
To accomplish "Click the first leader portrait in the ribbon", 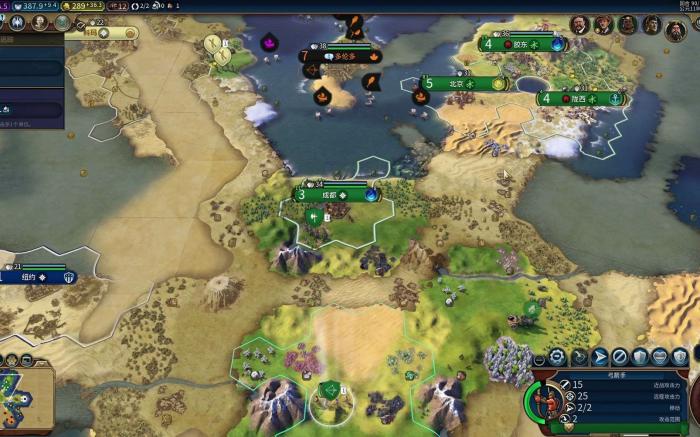I will click(x=579, y=23).
